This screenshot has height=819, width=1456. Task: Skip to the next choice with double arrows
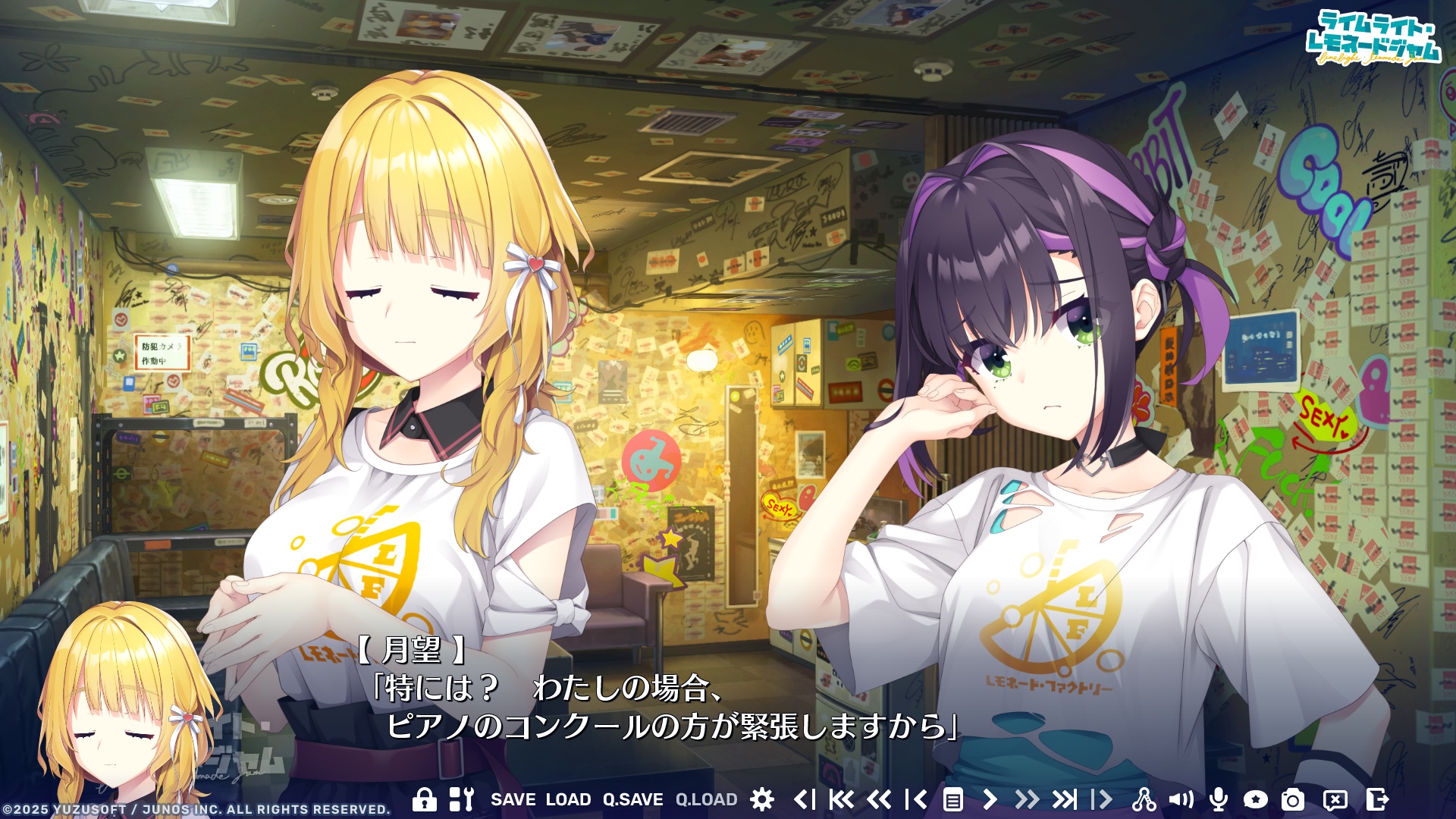tap(1028, 798)
